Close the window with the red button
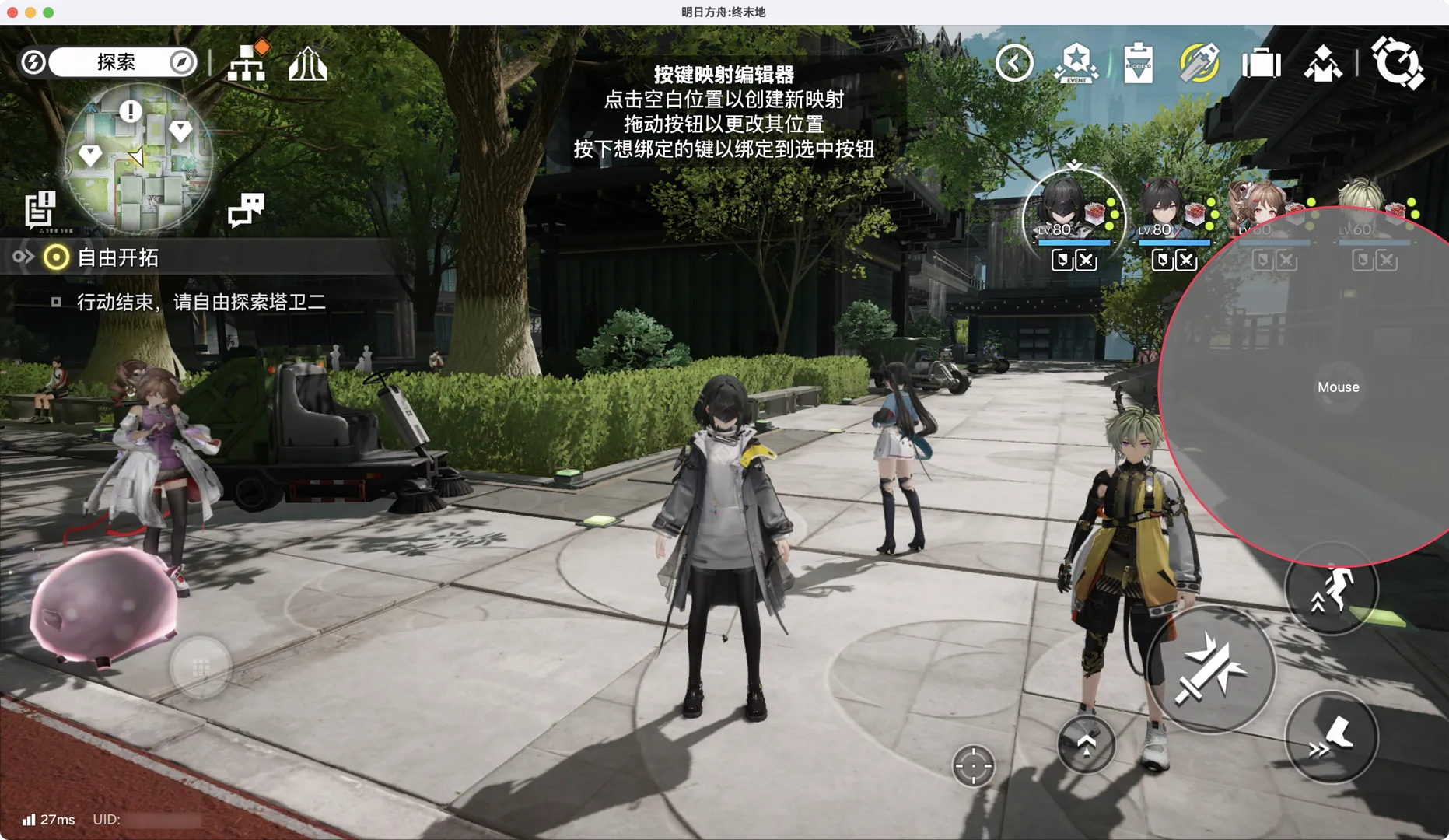Viewport: 1449px width, 840px height. click(12, 12)
